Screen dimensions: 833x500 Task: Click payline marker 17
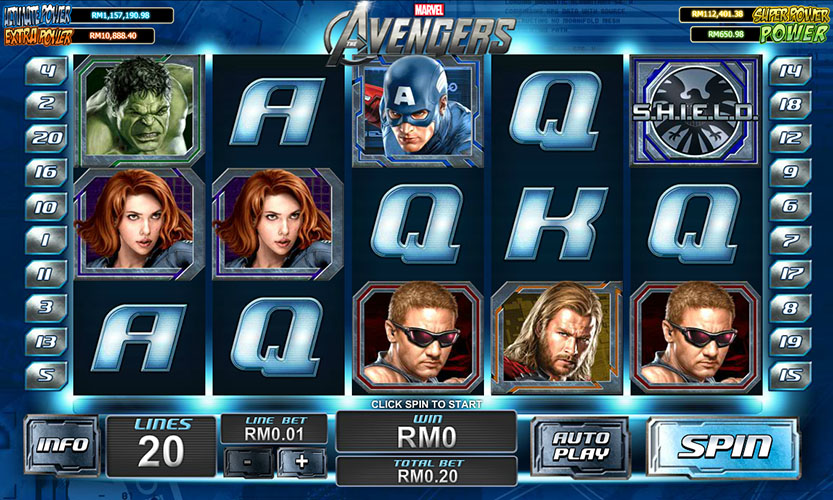790,273
